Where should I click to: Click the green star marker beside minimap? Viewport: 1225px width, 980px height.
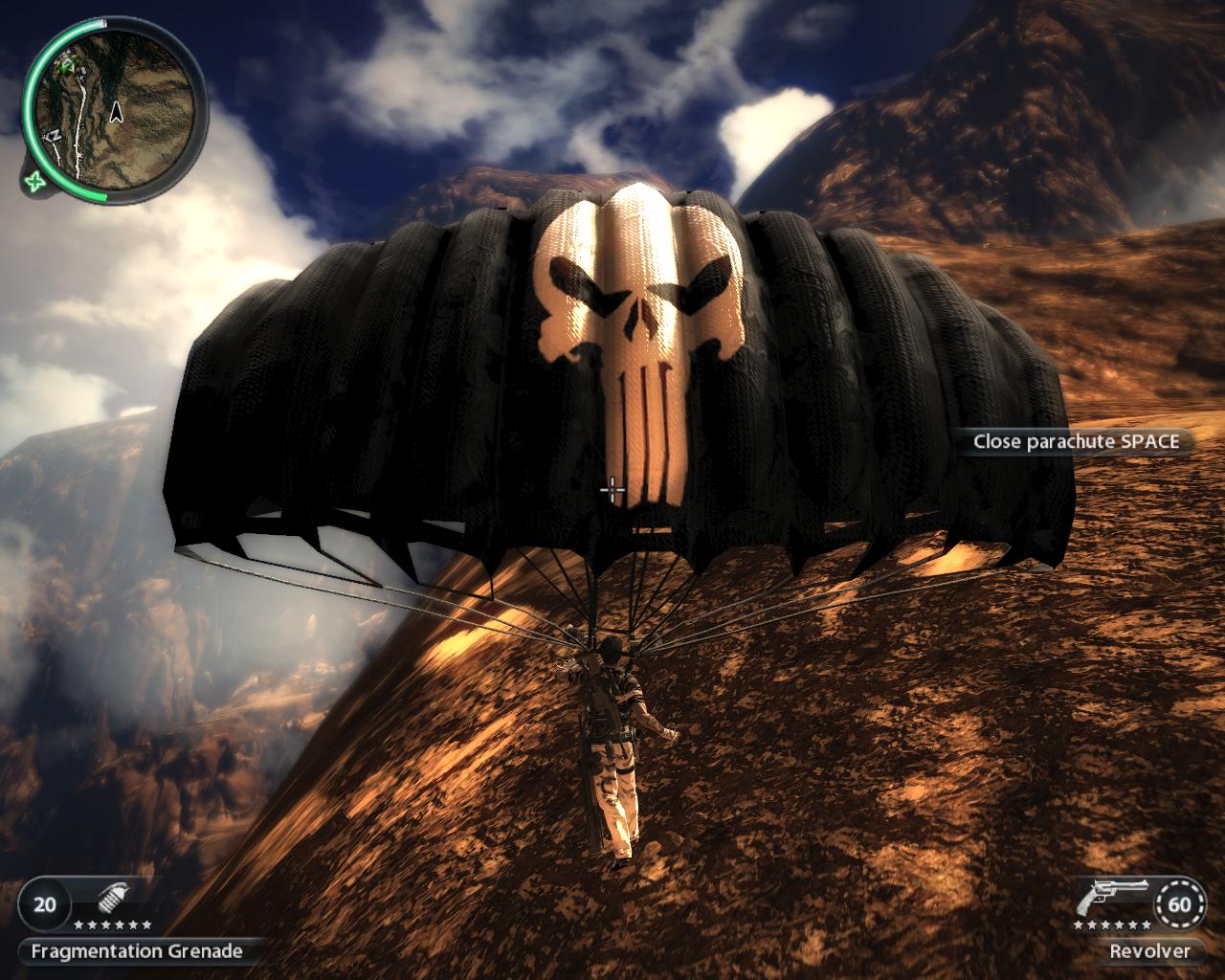[x=36, y=180]
